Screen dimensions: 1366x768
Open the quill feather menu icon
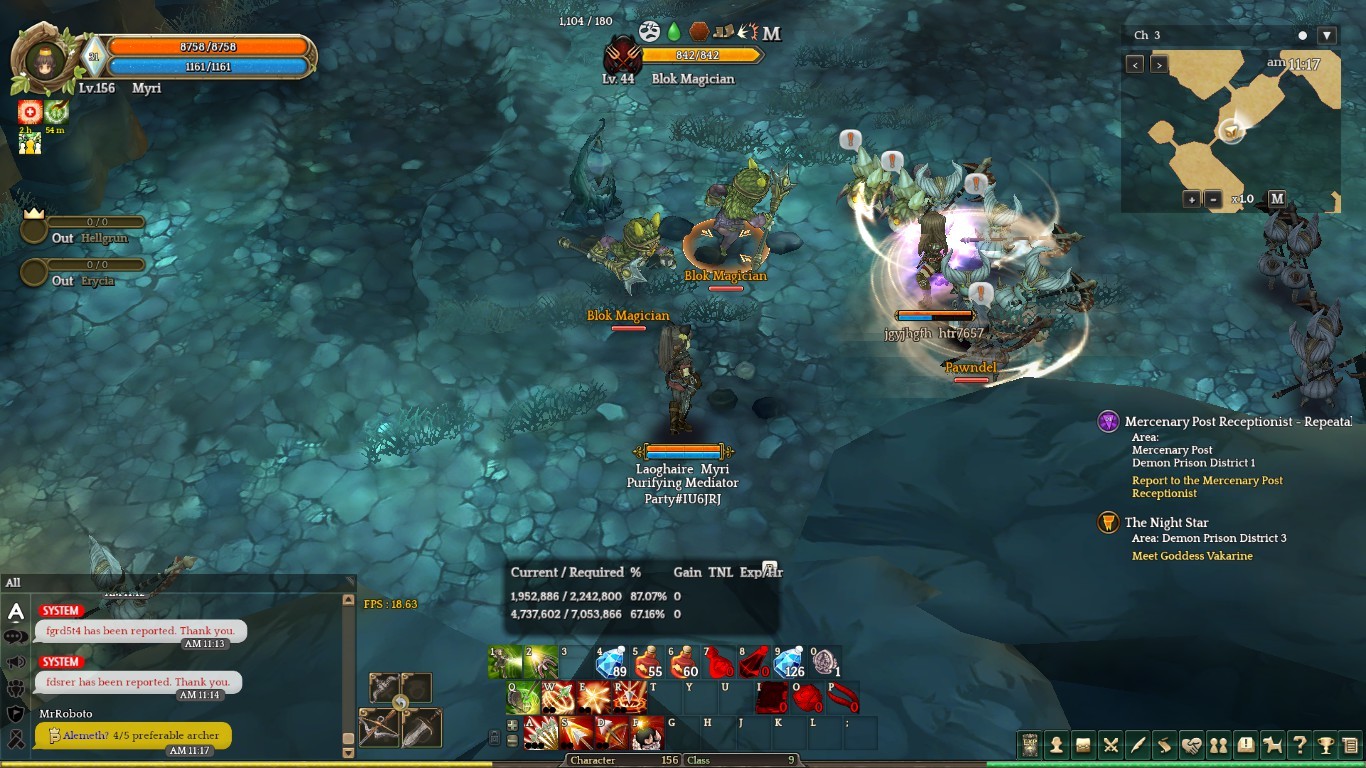(x=1137, y=745)
